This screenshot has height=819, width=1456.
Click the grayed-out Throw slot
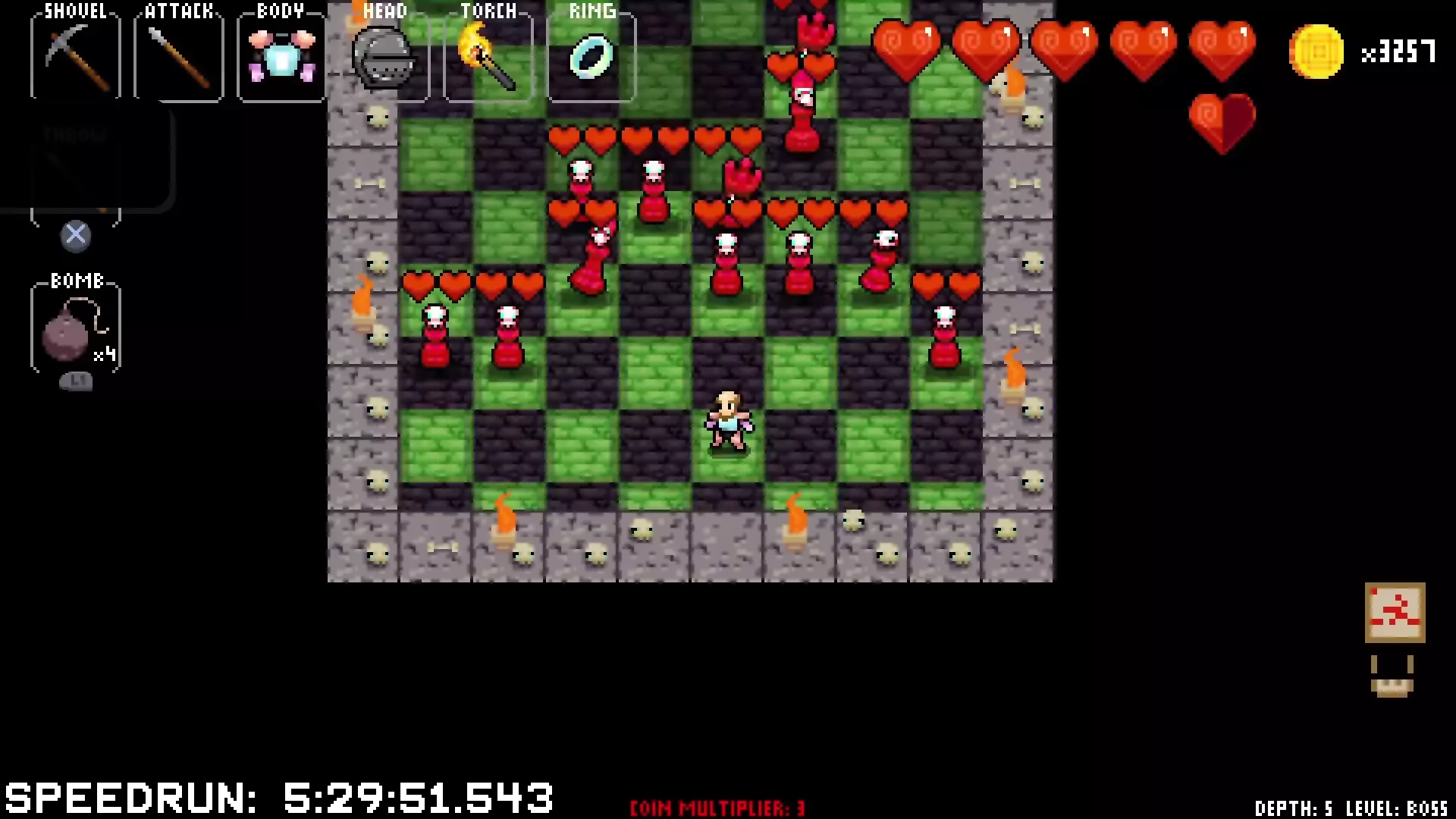tap(75, 163)
